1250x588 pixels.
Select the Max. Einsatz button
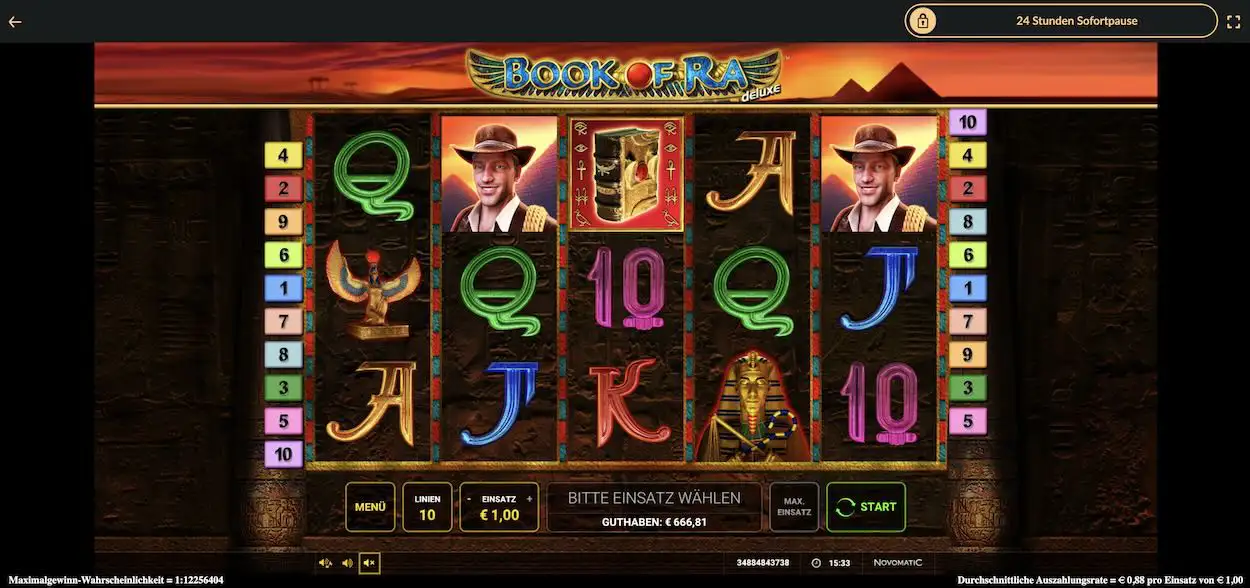click(794, 507)
